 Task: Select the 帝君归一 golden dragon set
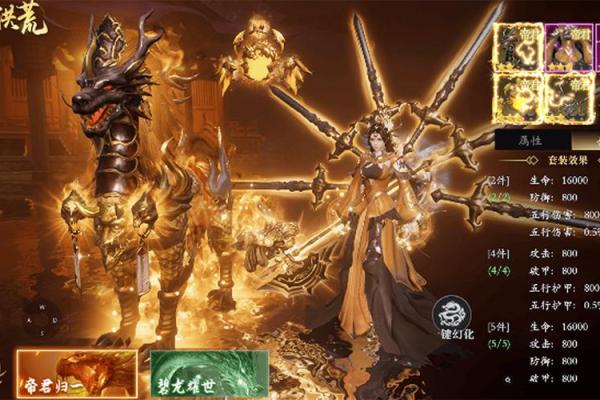[x=75, y=371]
